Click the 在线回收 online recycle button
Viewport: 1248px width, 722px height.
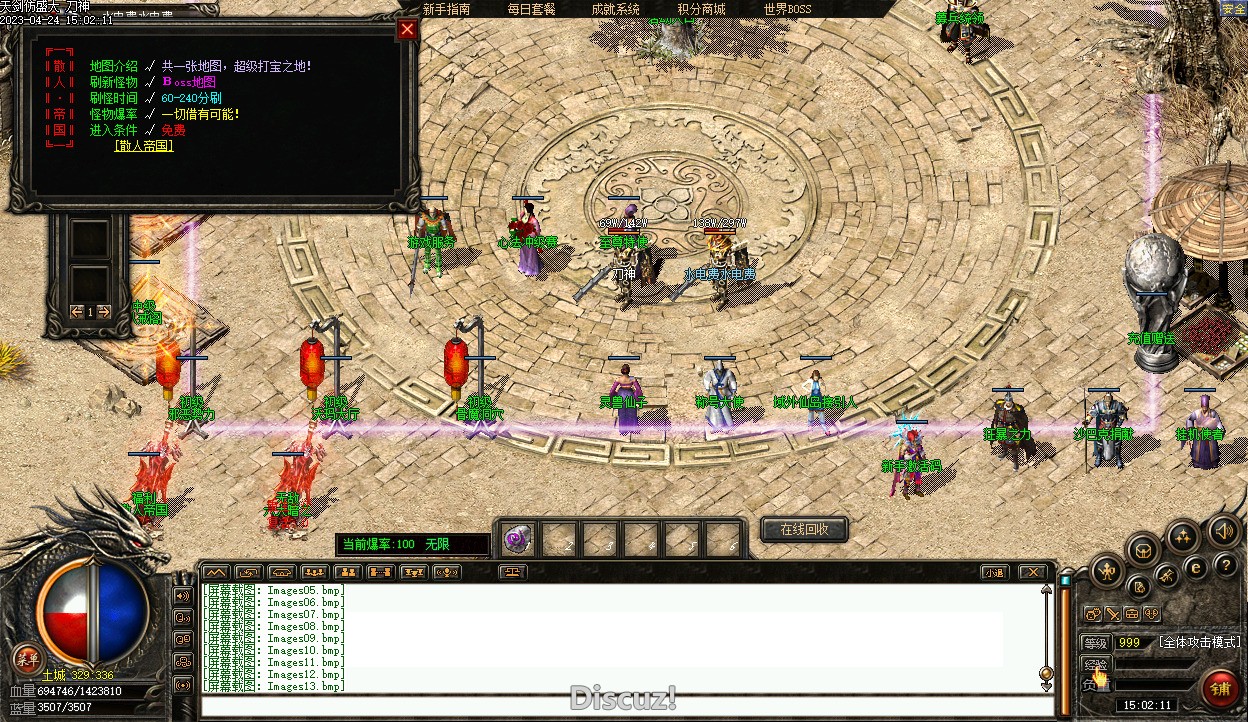coord(805,529)
